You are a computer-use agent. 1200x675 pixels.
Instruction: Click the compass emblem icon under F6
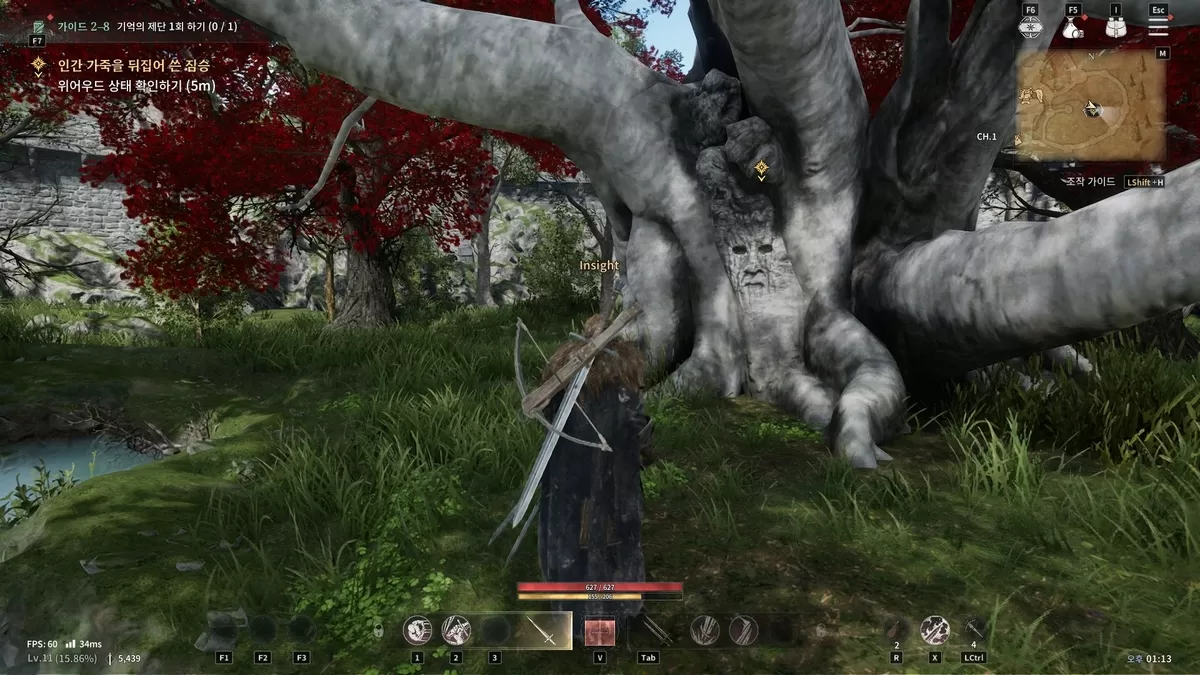tap(1030, 28)
